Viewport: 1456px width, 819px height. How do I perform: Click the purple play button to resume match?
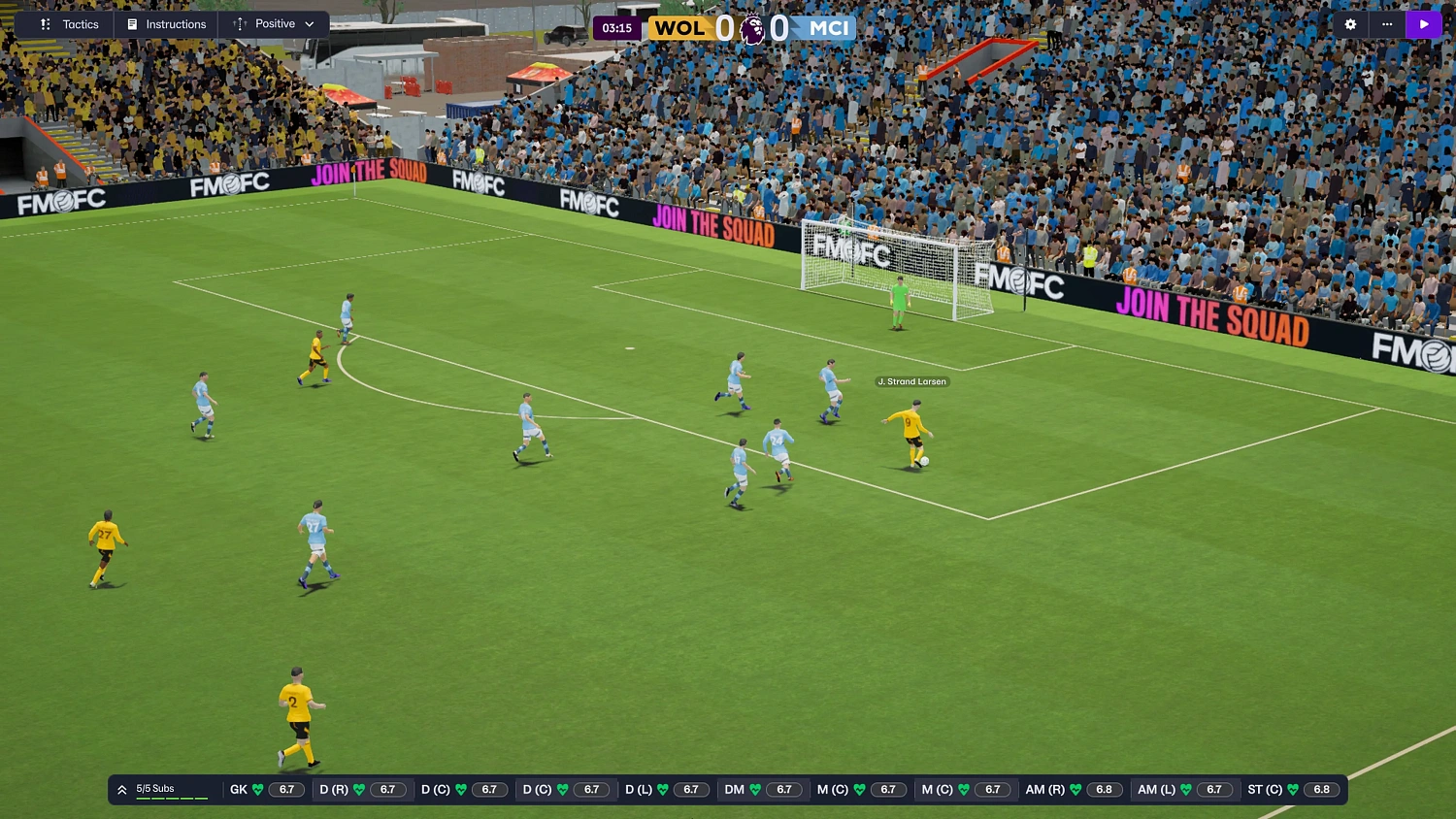(x=1424, y=24)
